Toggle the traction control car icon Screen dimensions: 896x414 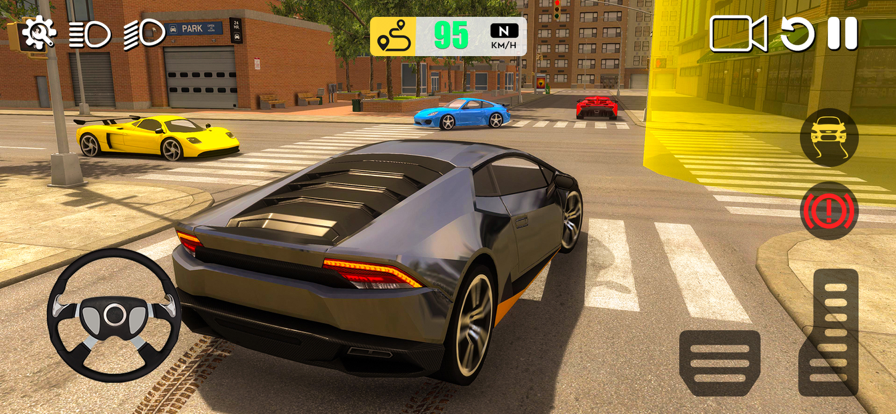click(x=829, y=138)
